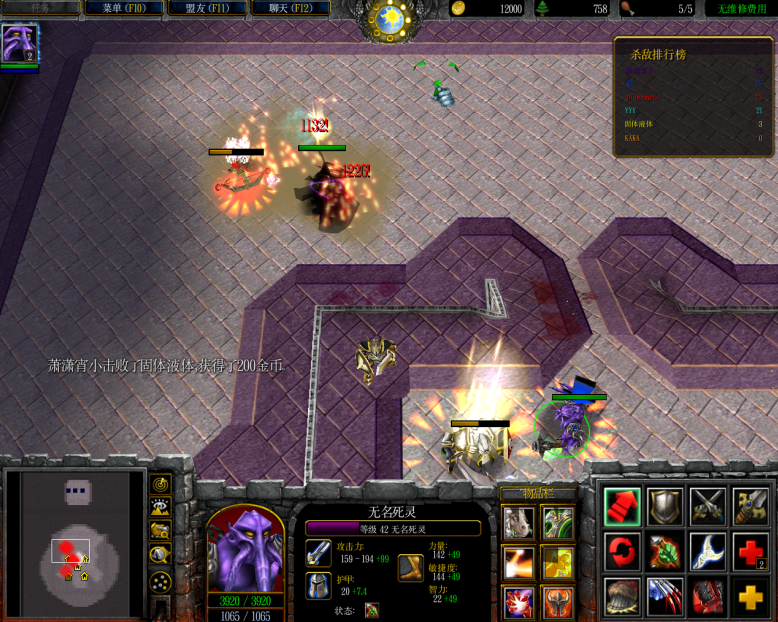Select the hero portrait icon at top-left
Viewport: 778px width, 622px height.
[18, 44]
